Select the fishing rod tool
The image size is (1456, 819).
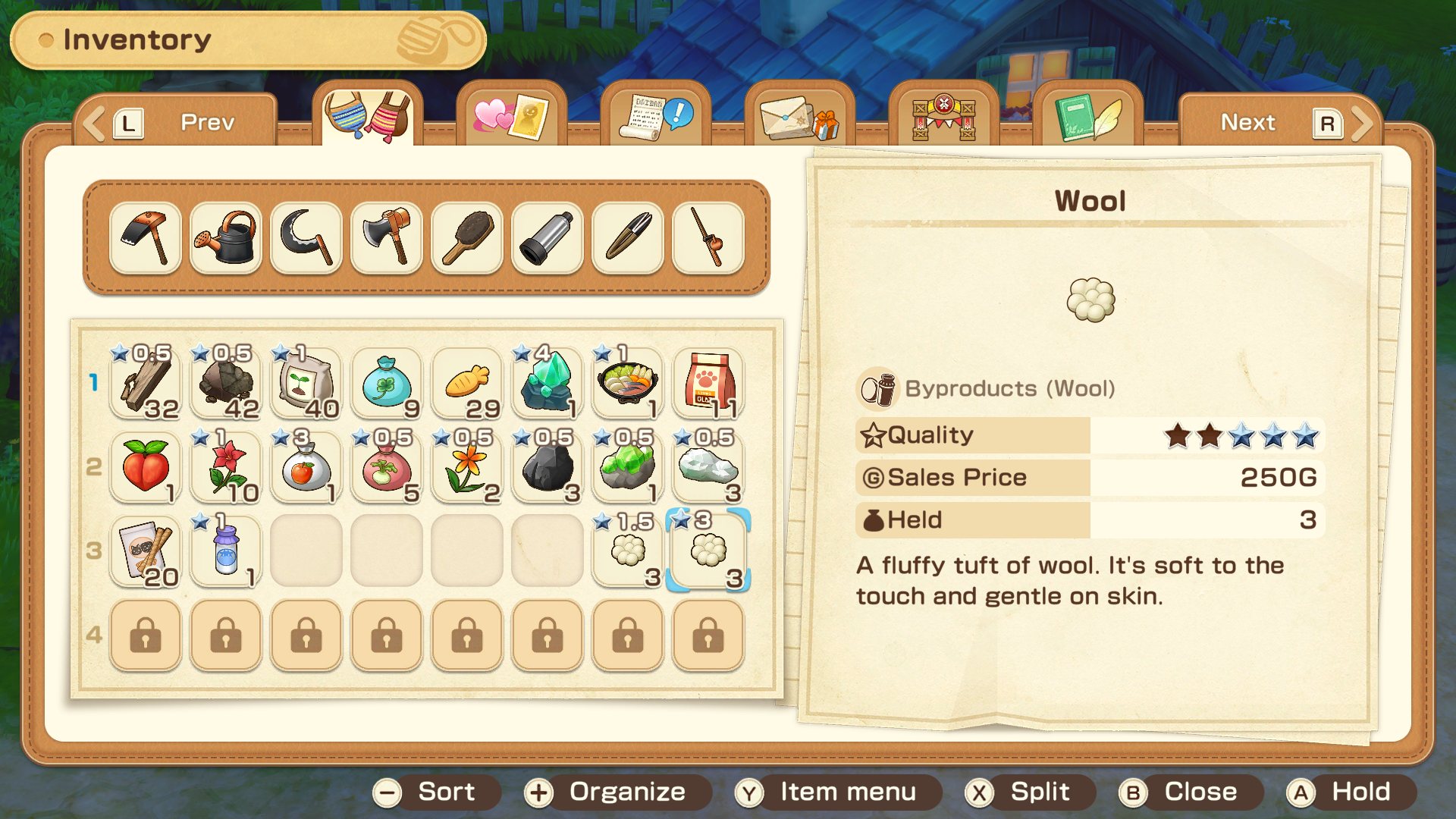tap(708, 238)
